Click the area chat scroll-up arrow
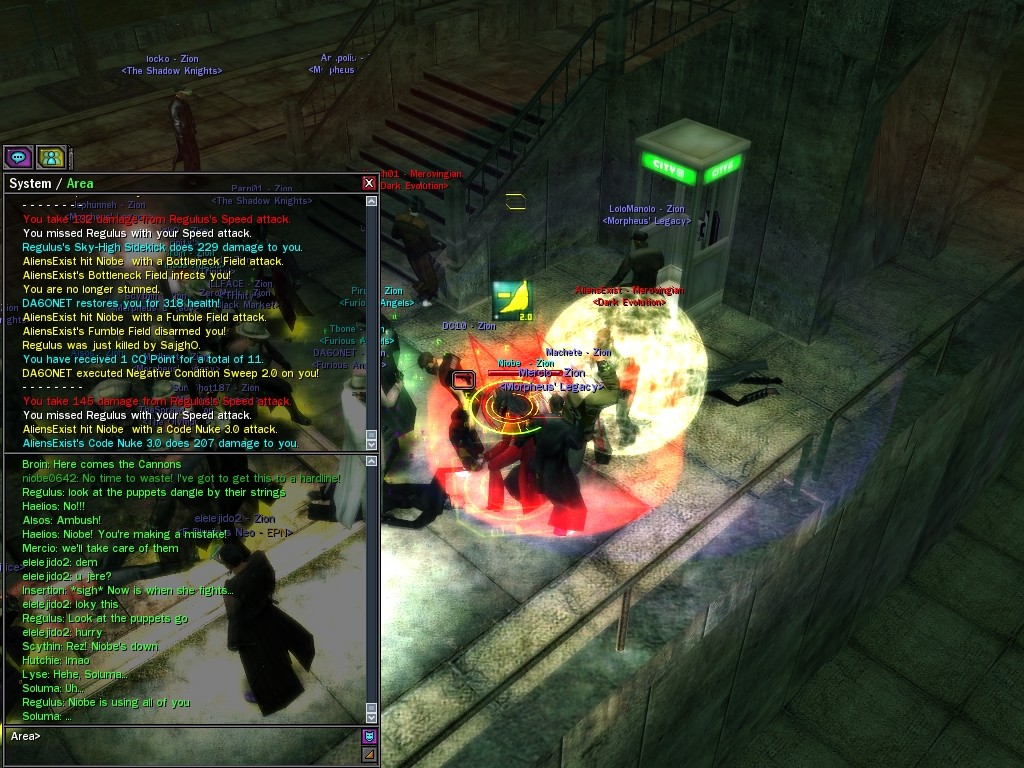Screen dimensions: 1024x768 pyautogui.click(x=372, y=461)
